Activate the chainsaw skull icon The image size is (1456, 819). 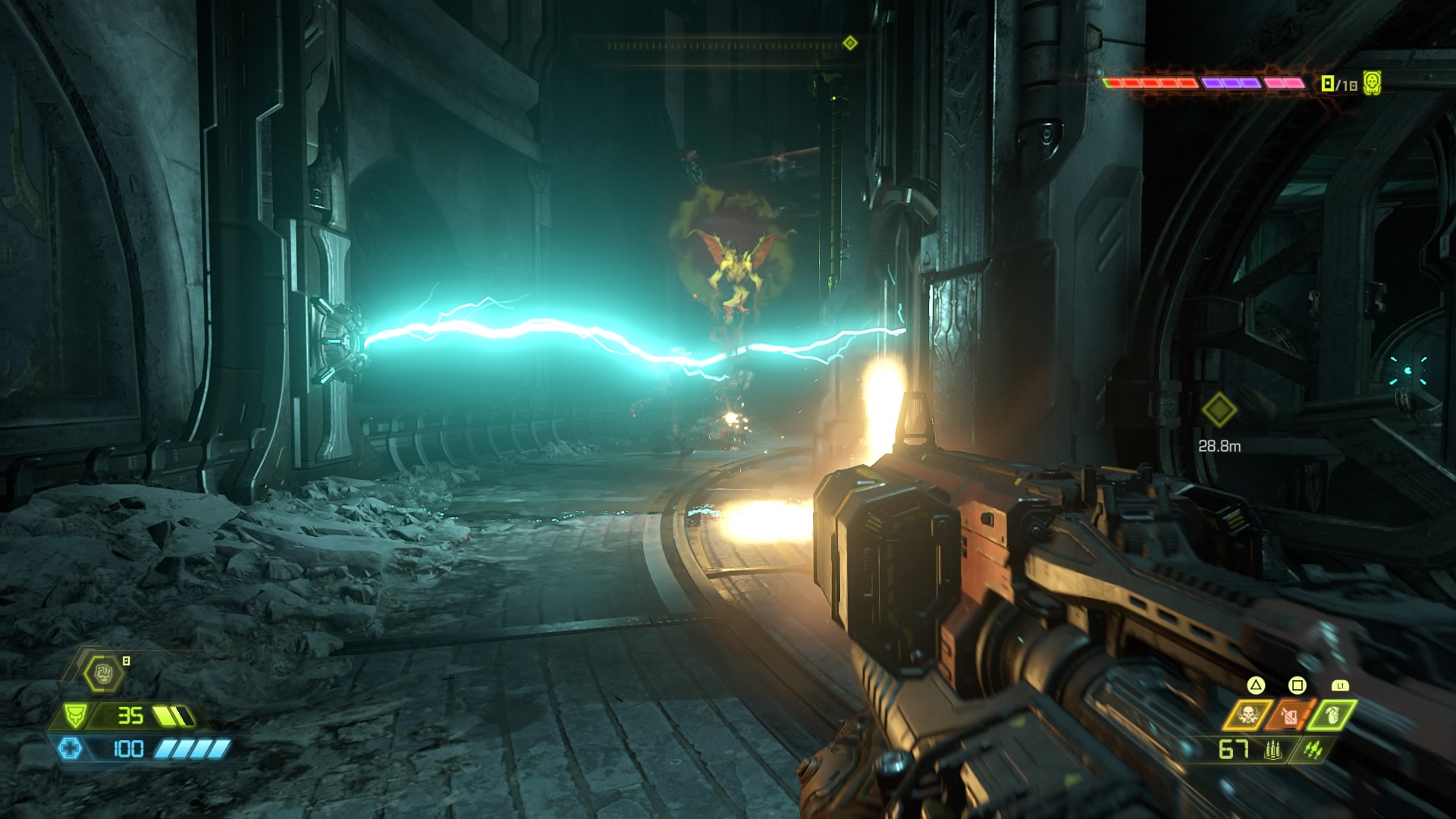pos(1247,715)
